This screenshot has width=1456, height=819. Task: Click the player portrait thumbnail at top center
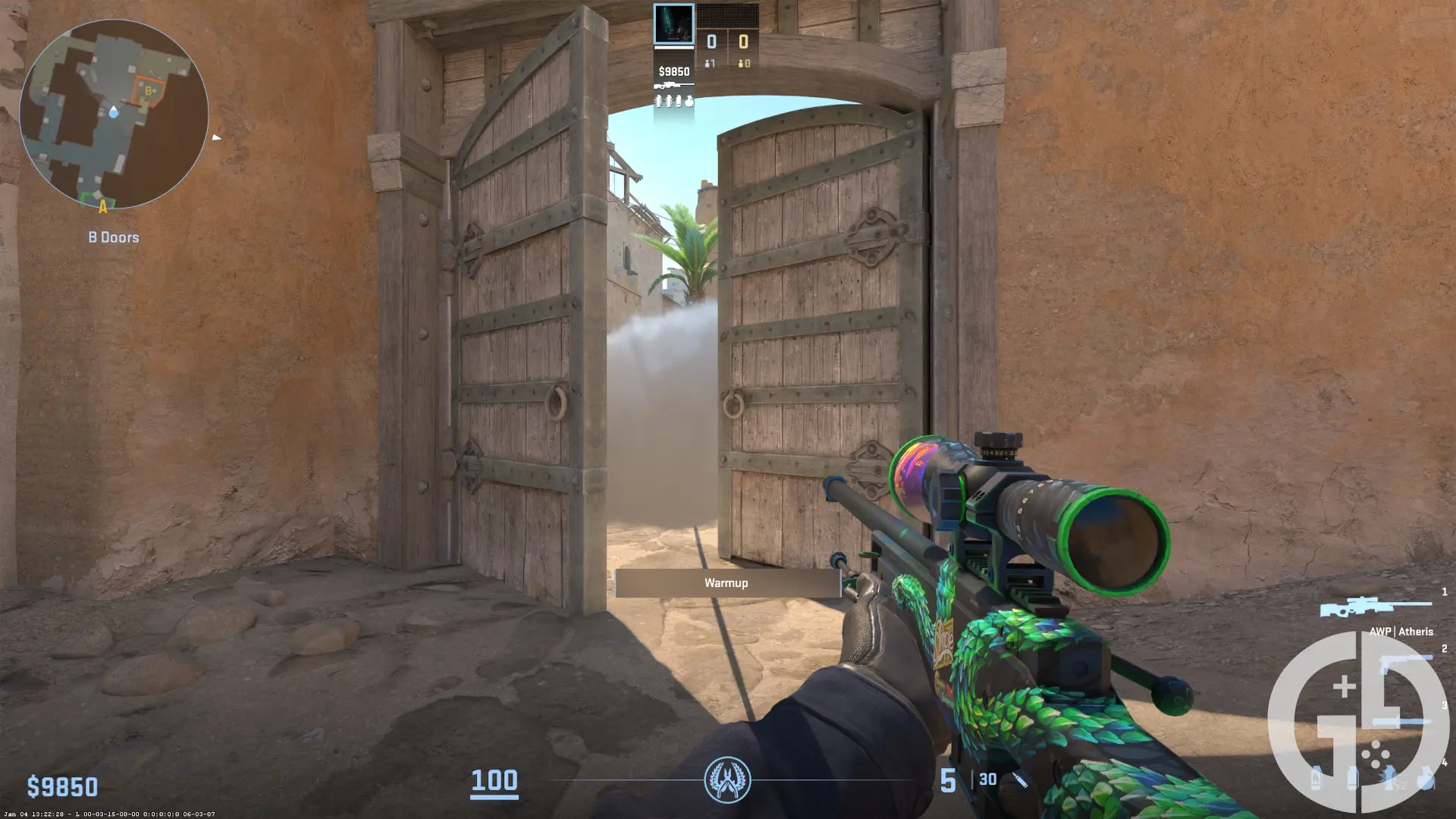tap(673, 23)
